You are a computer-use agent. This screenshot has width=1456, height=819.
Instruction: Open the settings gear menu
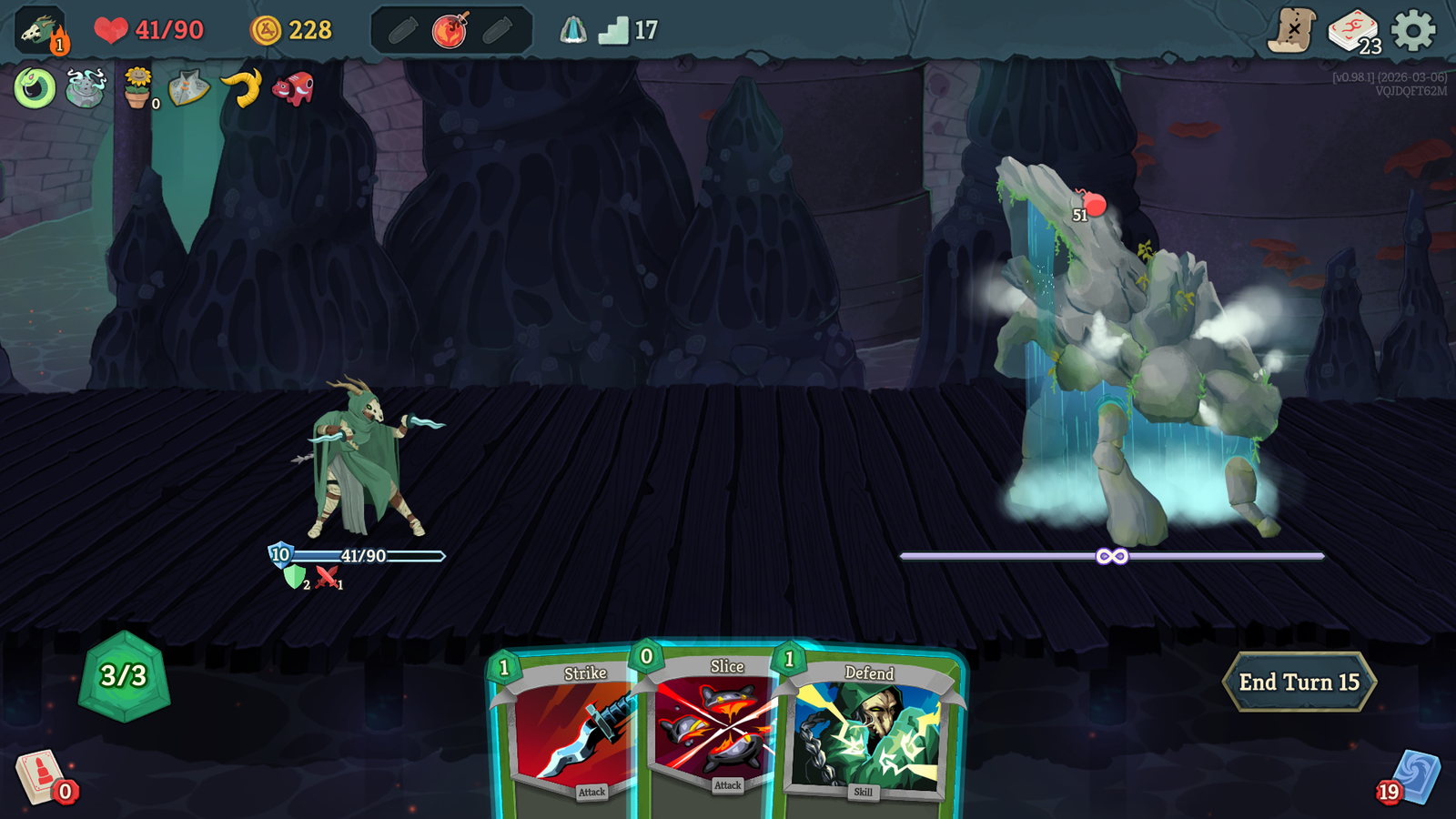(x=1413, y=31)
